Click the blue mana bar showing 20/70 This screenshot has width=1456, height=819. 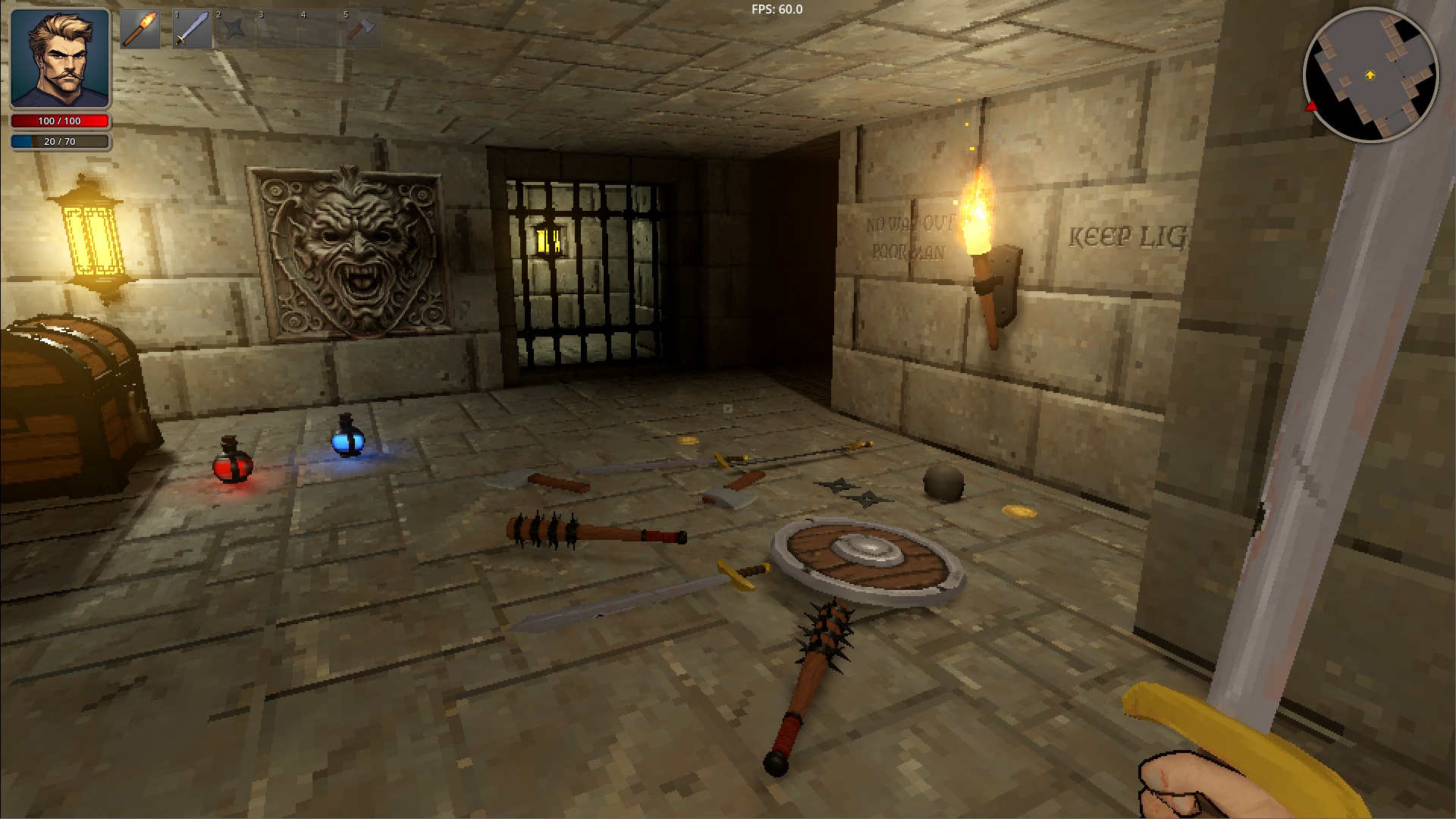59,140
